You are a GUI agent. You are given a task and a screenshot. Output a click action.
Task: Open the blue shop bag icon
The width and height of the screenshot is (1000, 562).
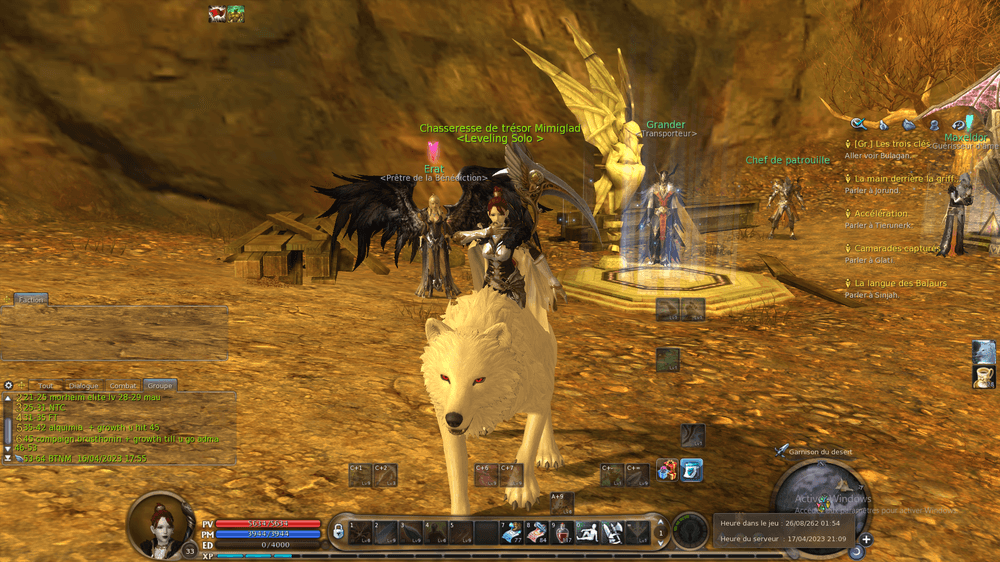click(x=691, y=469)
